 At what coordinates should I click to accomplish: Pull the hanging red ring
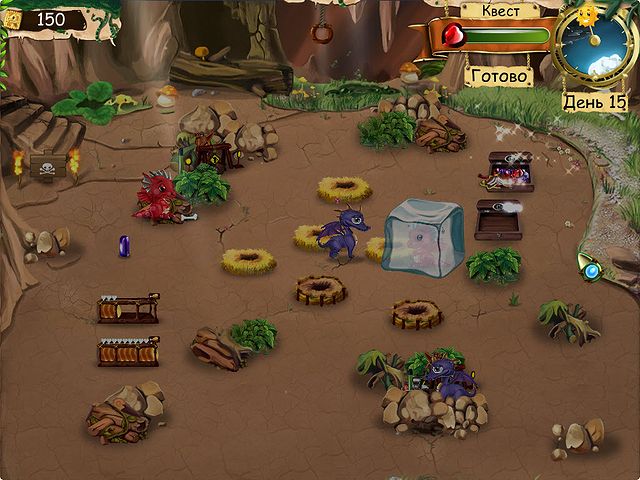point(321,31)
